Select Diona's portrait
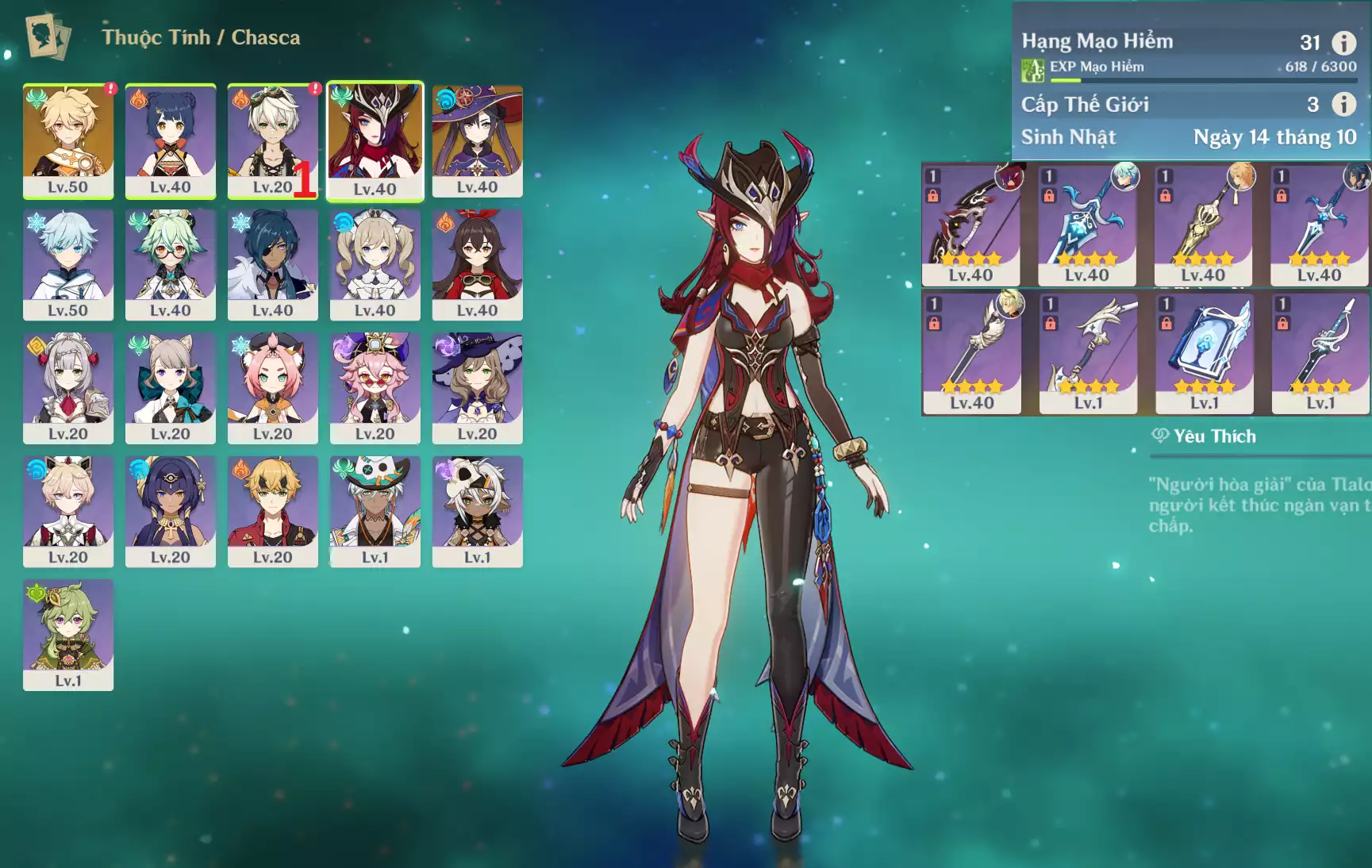This screenshot has width=1372, height=868. [272, 387]
